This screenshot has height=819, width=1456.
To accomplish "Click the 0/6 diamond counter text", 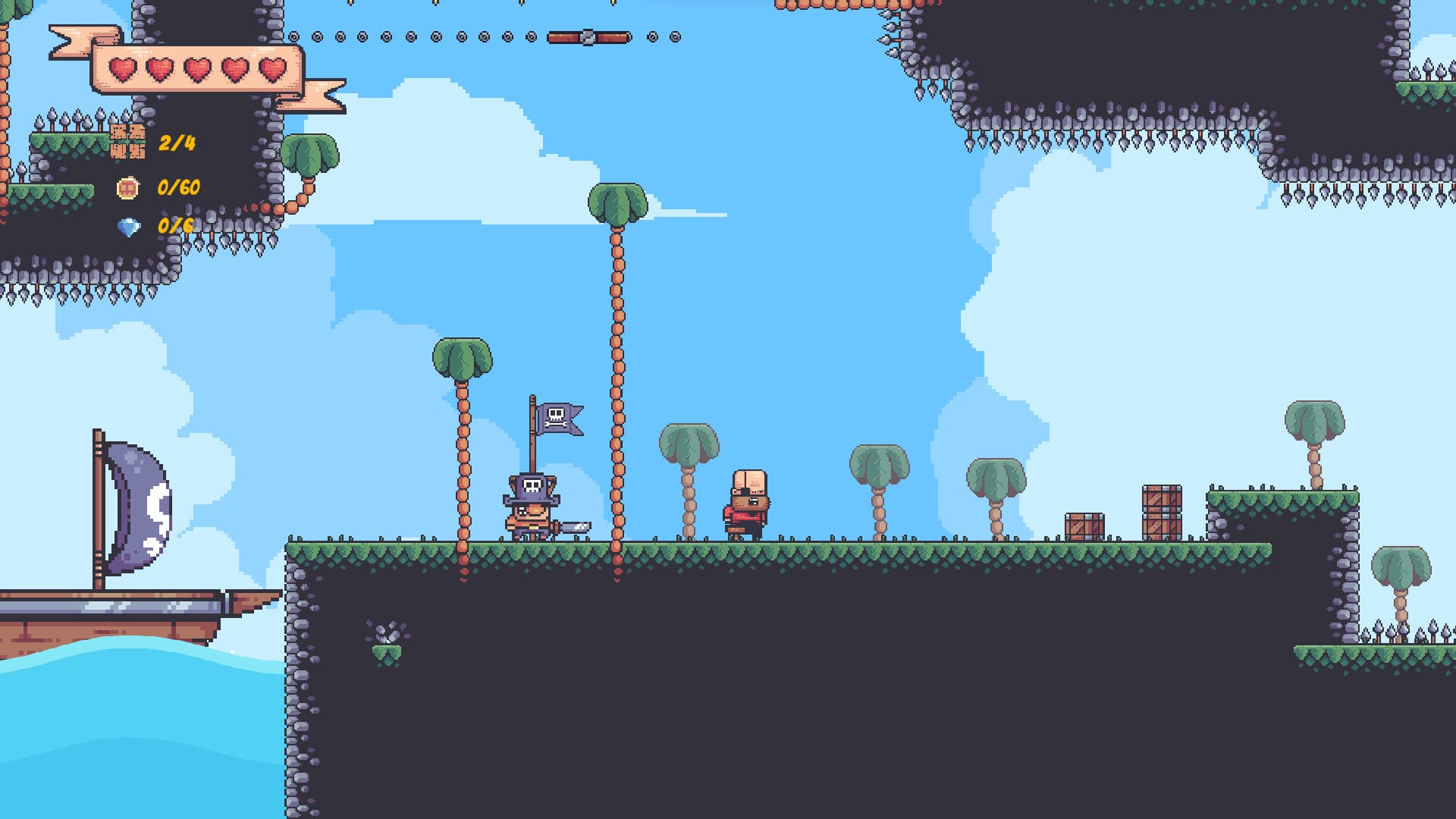I will click(174, 225).
